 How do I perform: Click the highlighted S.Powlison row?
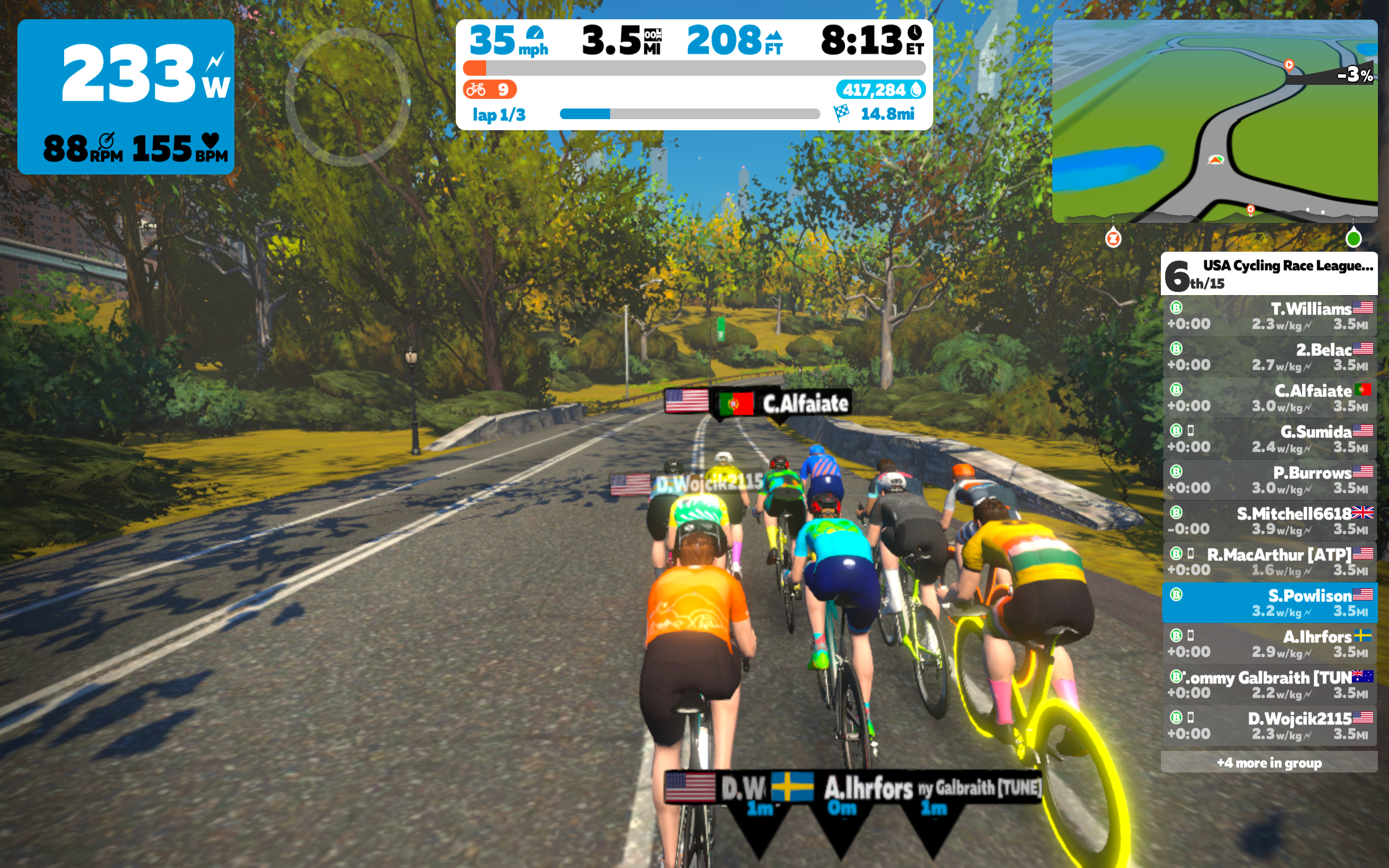[1269, 603]
